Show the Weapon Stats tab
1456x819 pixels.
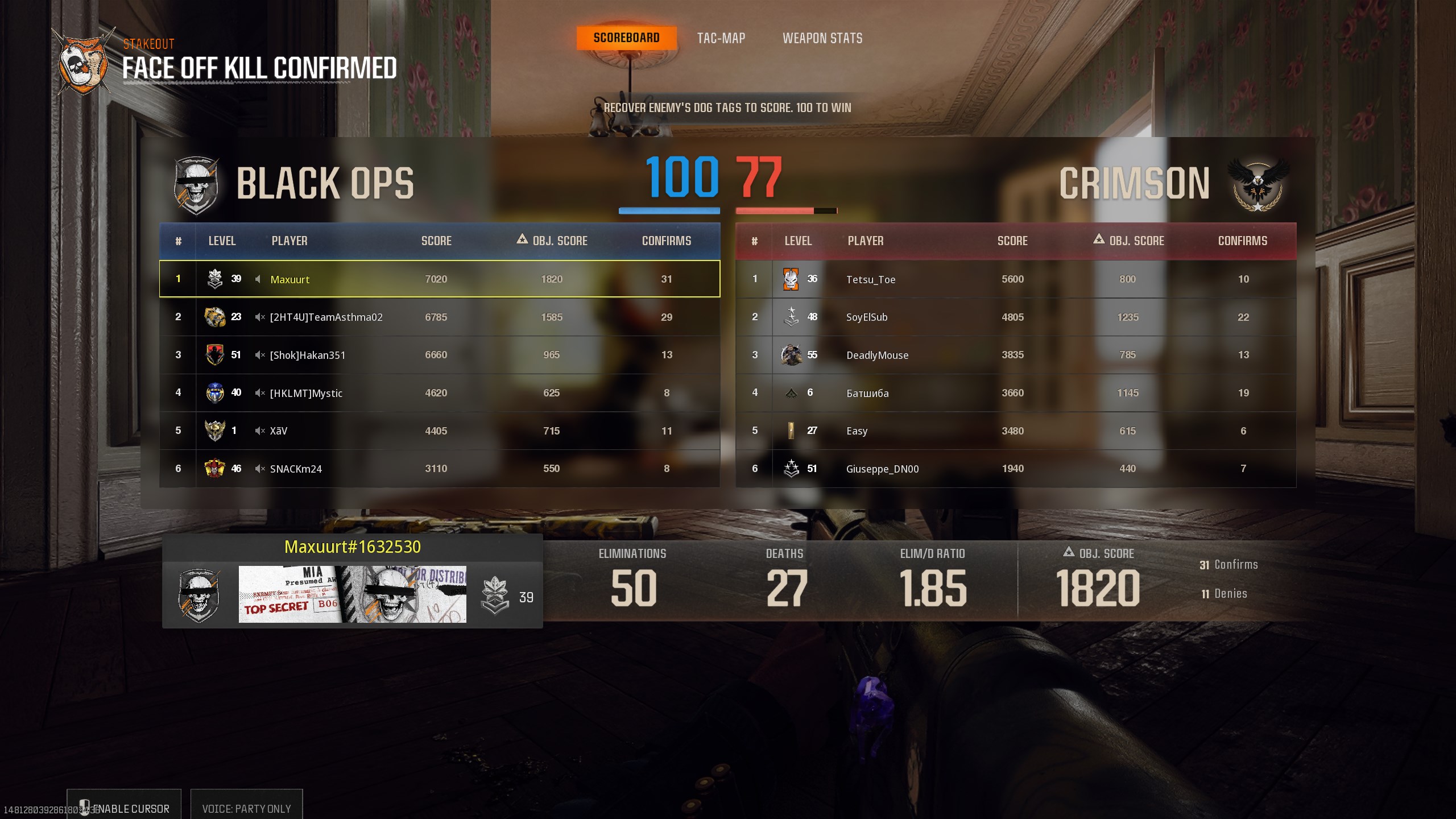tap(822, 38)
